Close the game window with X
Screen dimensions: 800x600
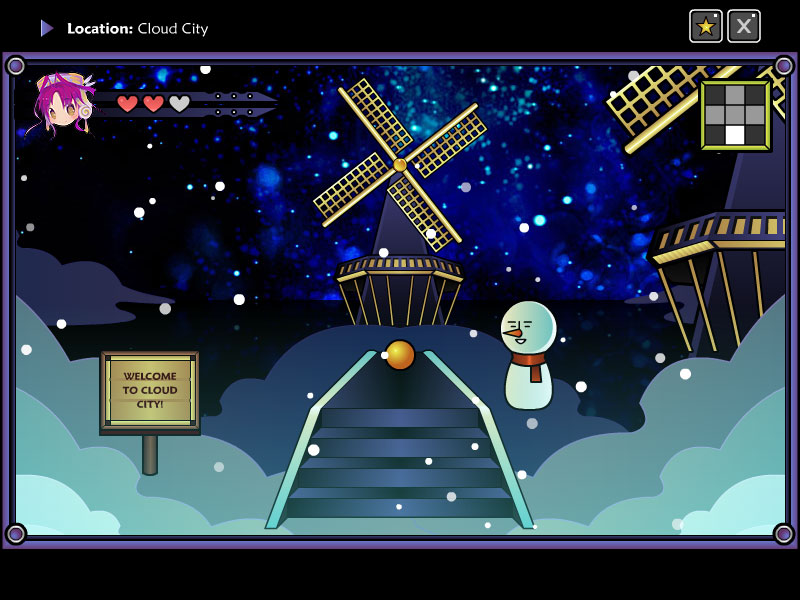[x=743, y=26]
